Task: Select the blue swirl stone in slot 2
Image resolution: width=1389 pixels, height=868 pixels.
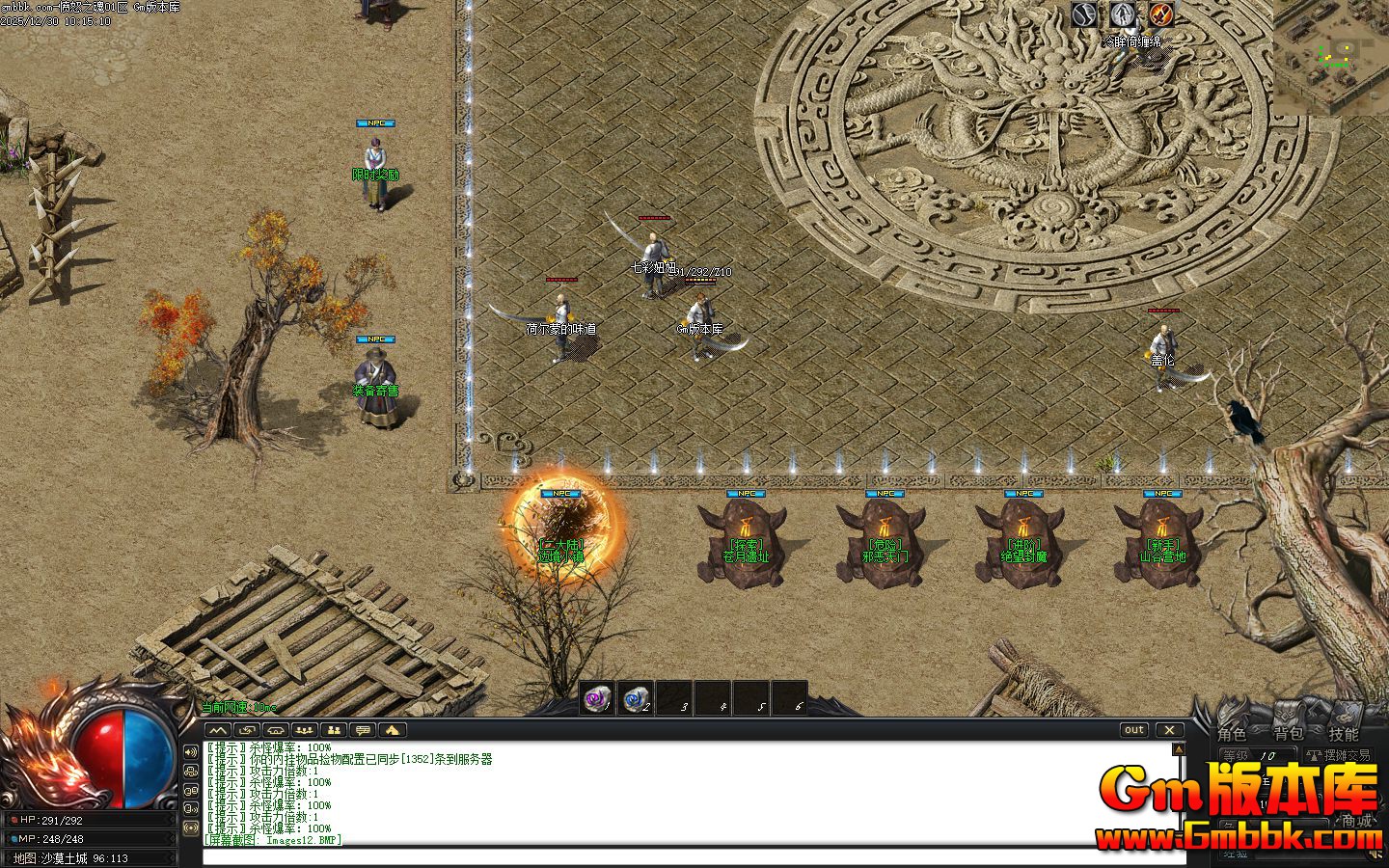Action: coord(636,698)
